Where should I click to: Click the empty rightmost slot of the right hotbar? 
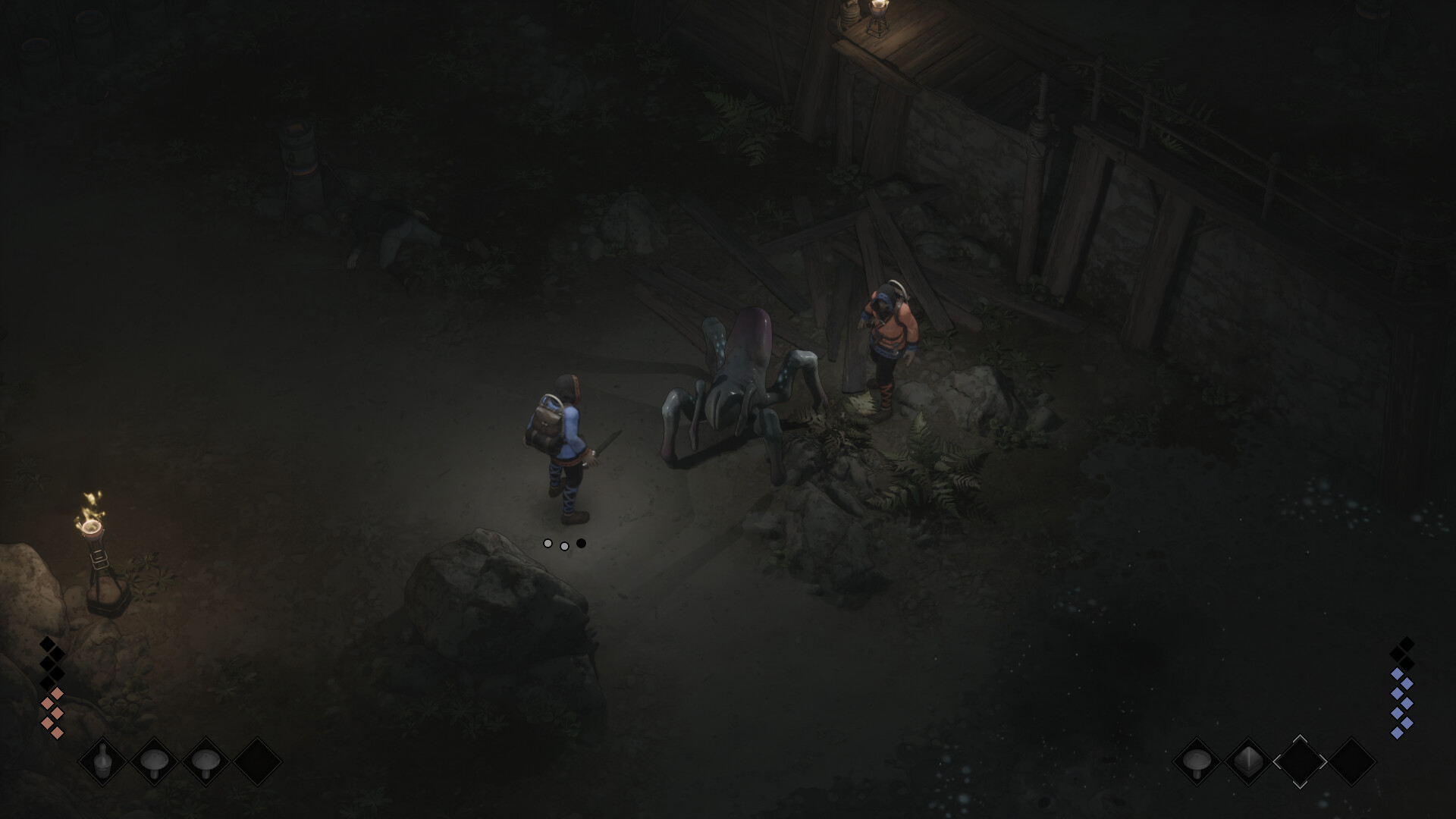(1351, 763)
